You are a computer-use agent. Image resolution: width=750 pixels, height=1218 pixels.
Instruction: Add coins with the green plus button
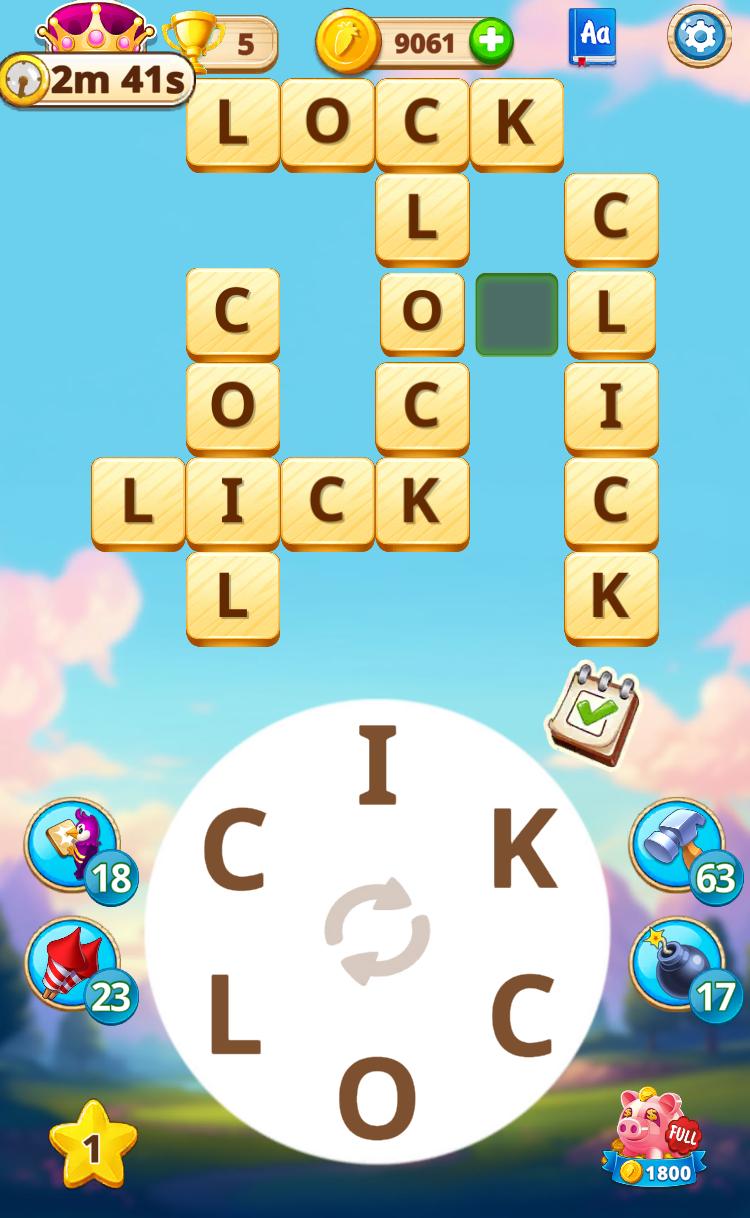(x=491, y=42)
